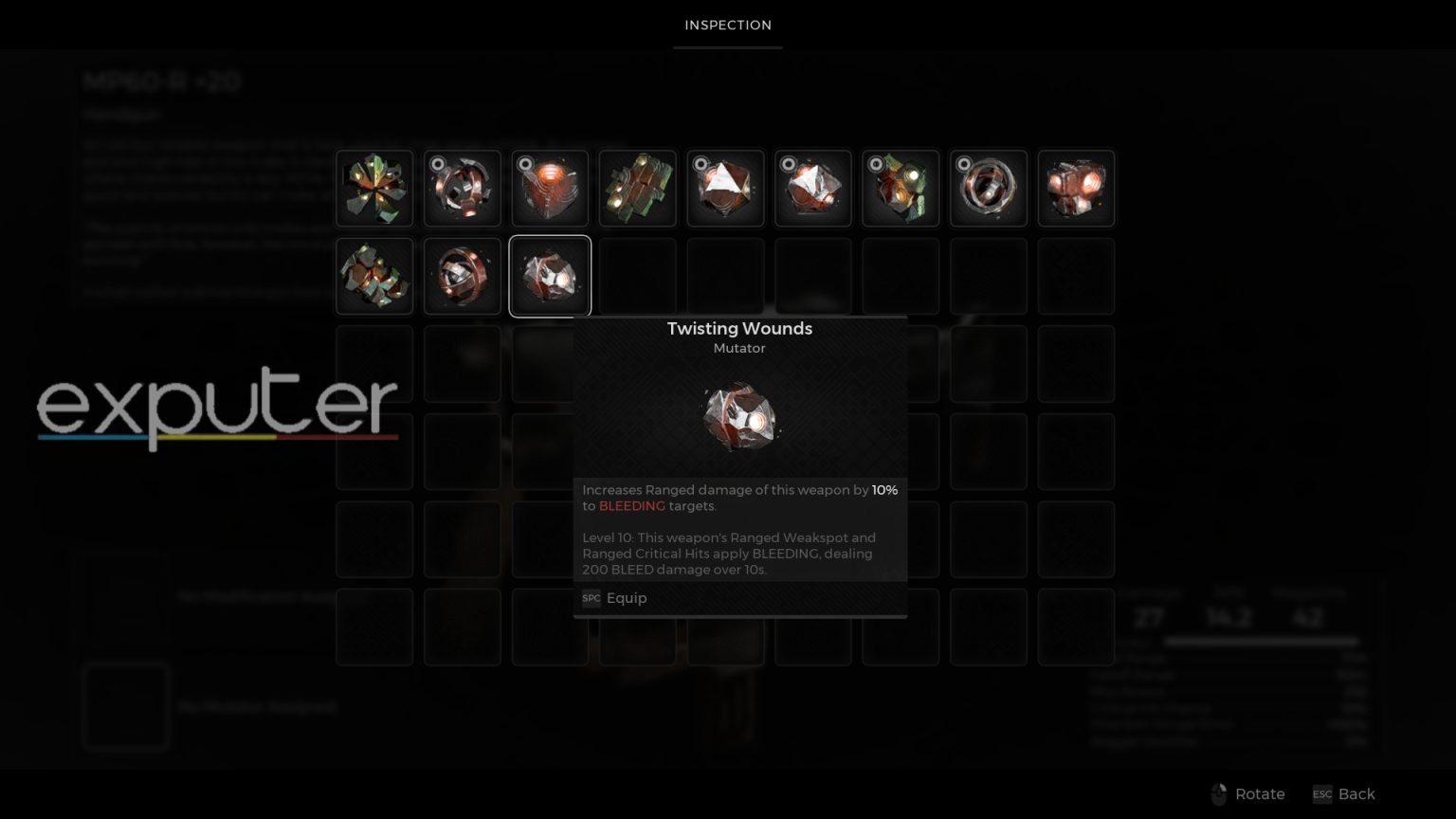Switch to the INSPECTION tab at the top
1456x819 pixels.
click(x=727, y=25)
